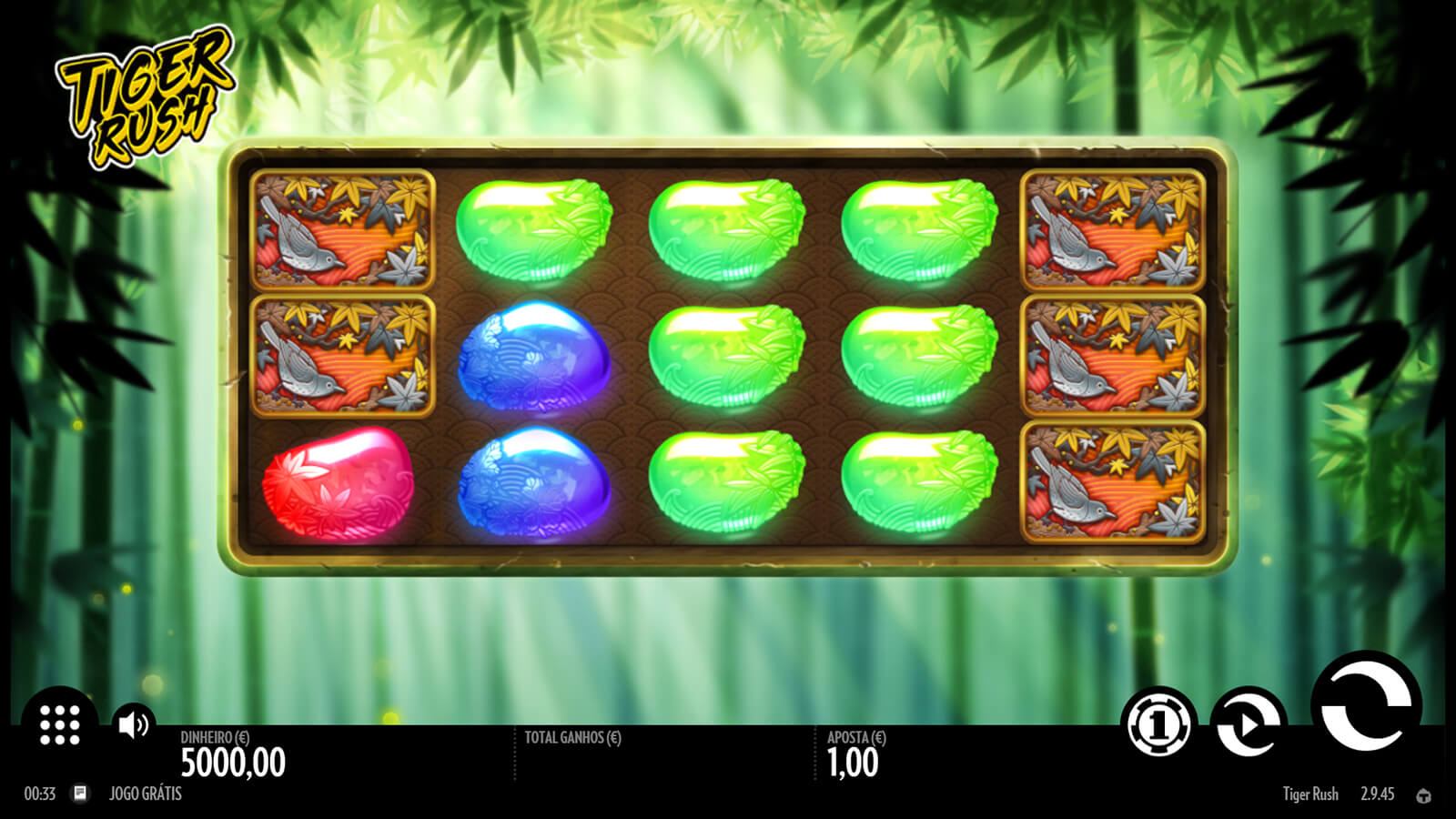Open the bet chip selector
This screenshot has width=1456, height=819.
coord(1158,724)
